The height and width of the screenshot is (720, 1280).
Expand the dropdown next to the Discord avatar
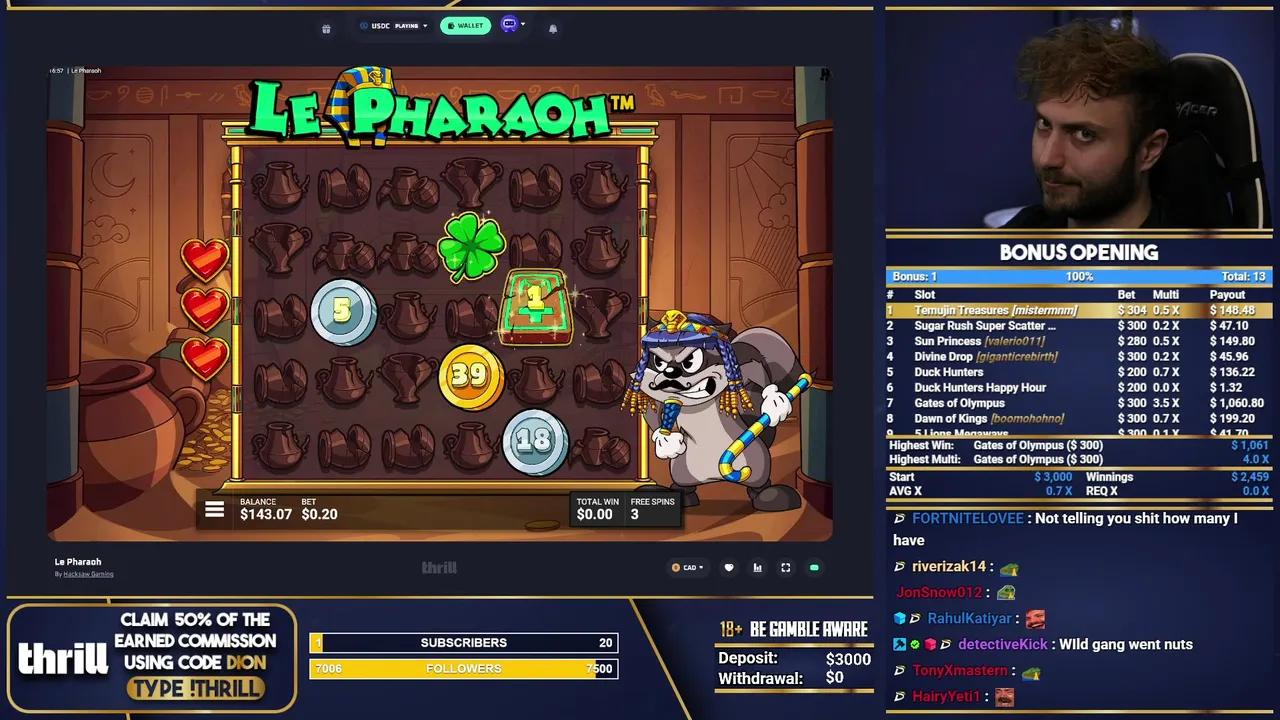(523, 25)
